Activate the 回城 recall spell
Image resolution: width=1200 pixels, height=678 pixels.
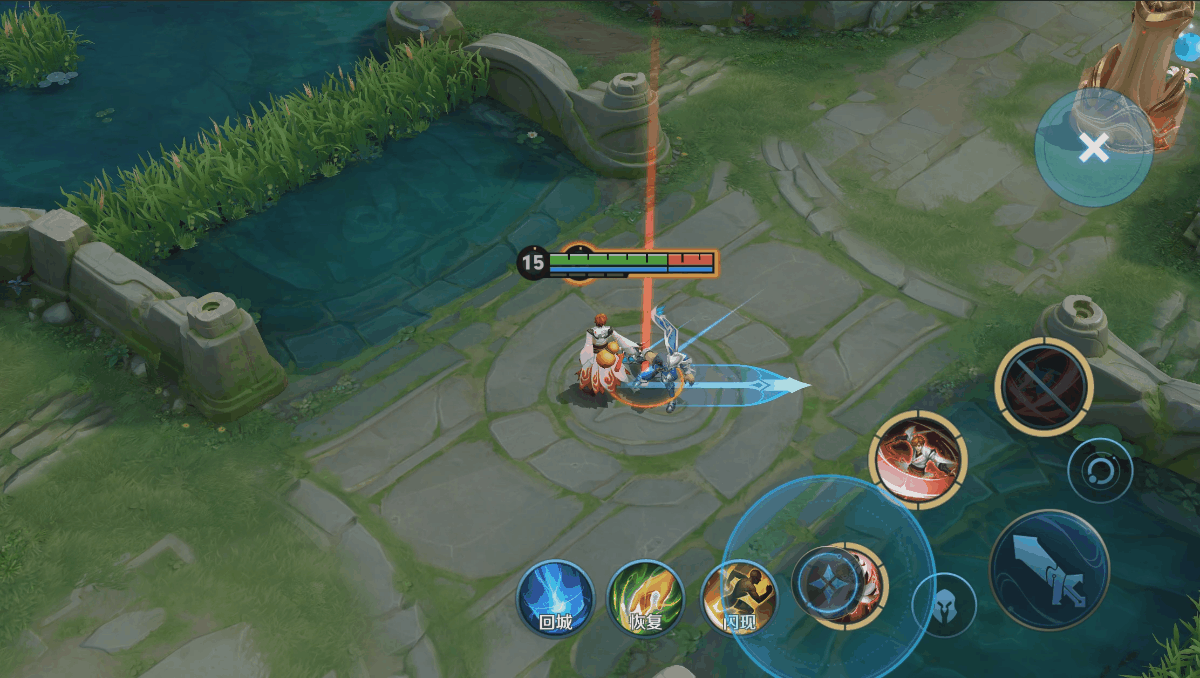pos(555,598)
